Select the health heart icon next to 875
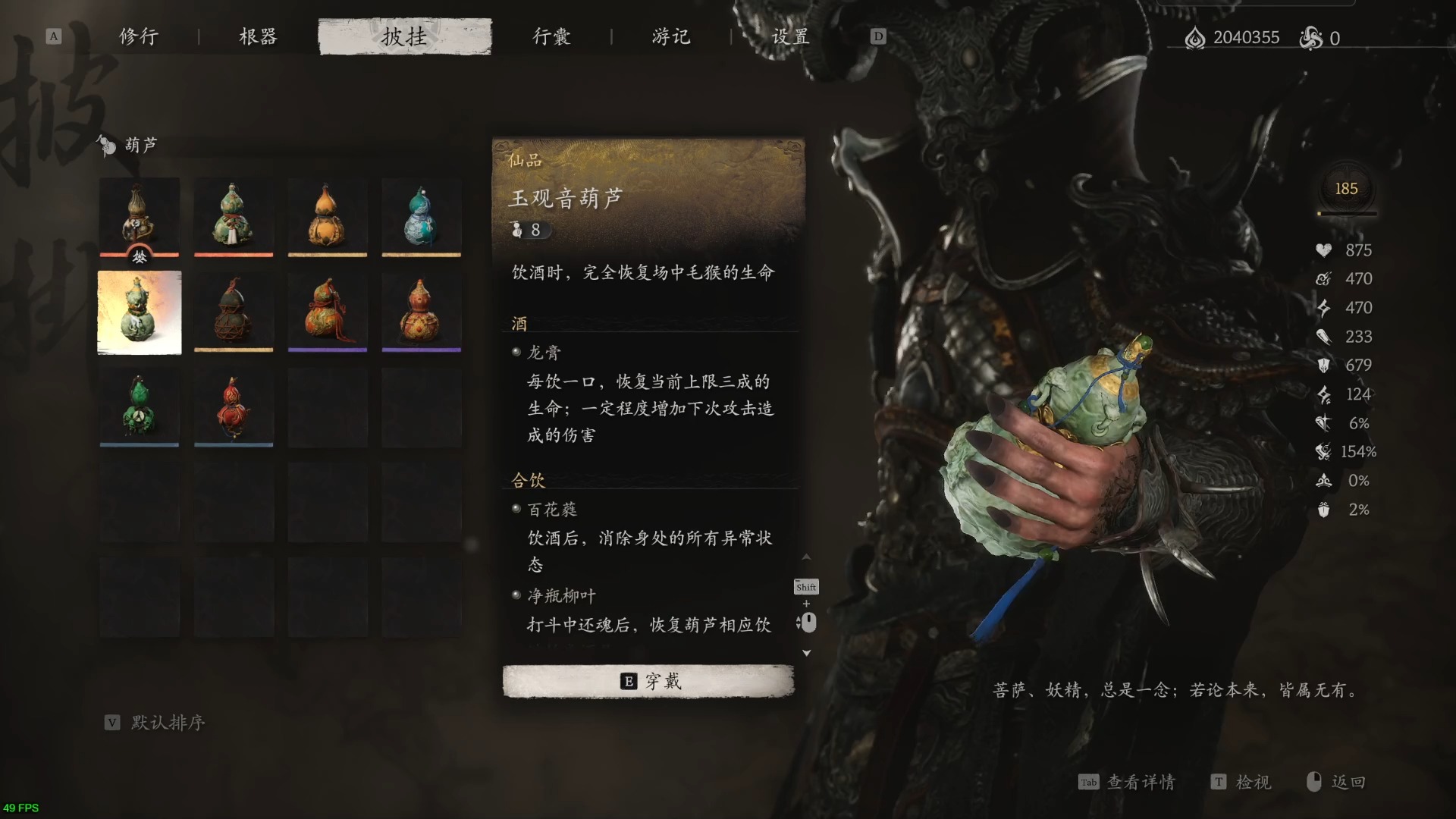 (1323, 250)
